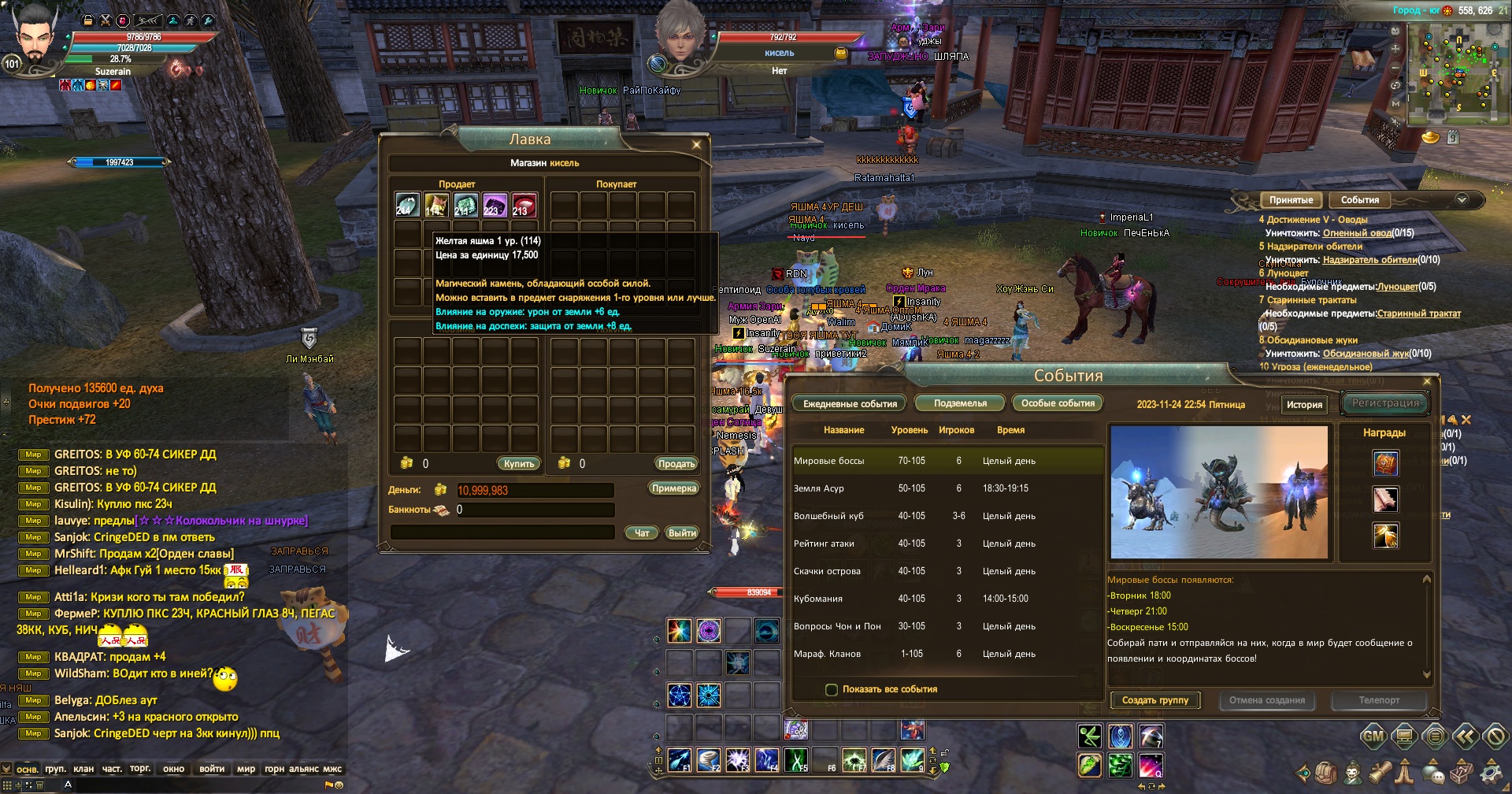Screen dimensions: 1512x794
Task: Close the События window
Action: 1427,381
